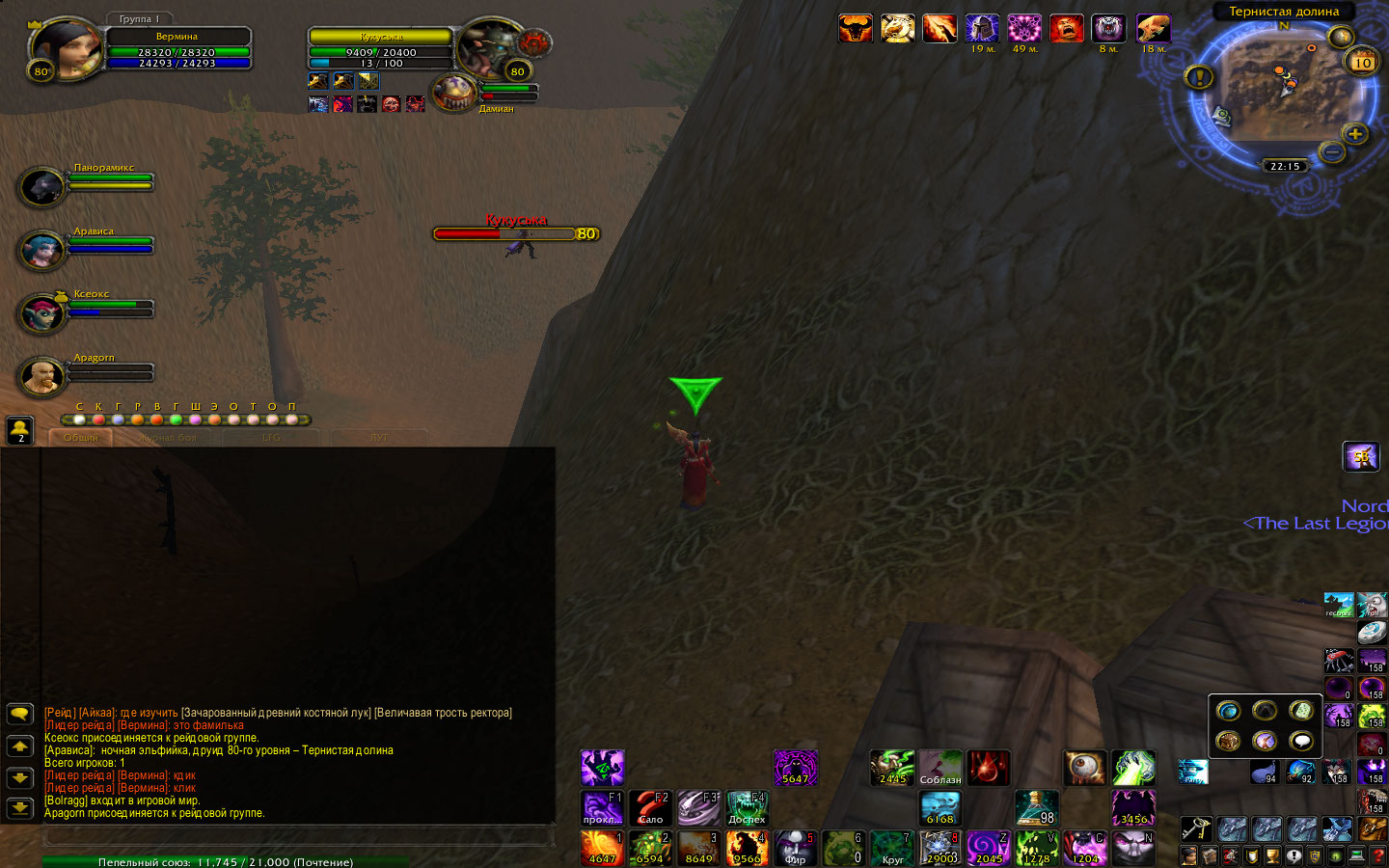Open the calendar showing day 10

[1362, 62]
